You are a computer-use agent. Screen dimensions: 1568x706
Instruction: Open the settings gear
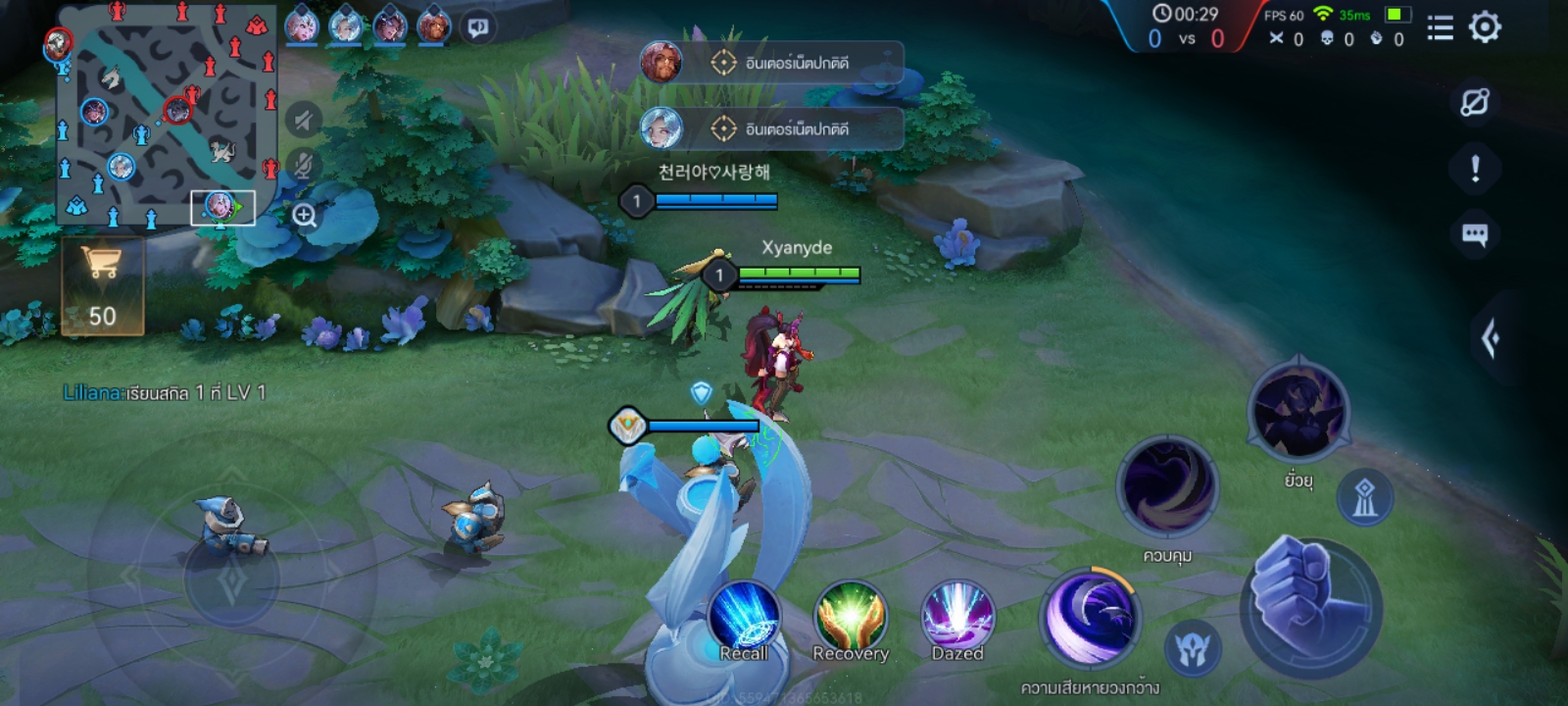pos(1485,27)
